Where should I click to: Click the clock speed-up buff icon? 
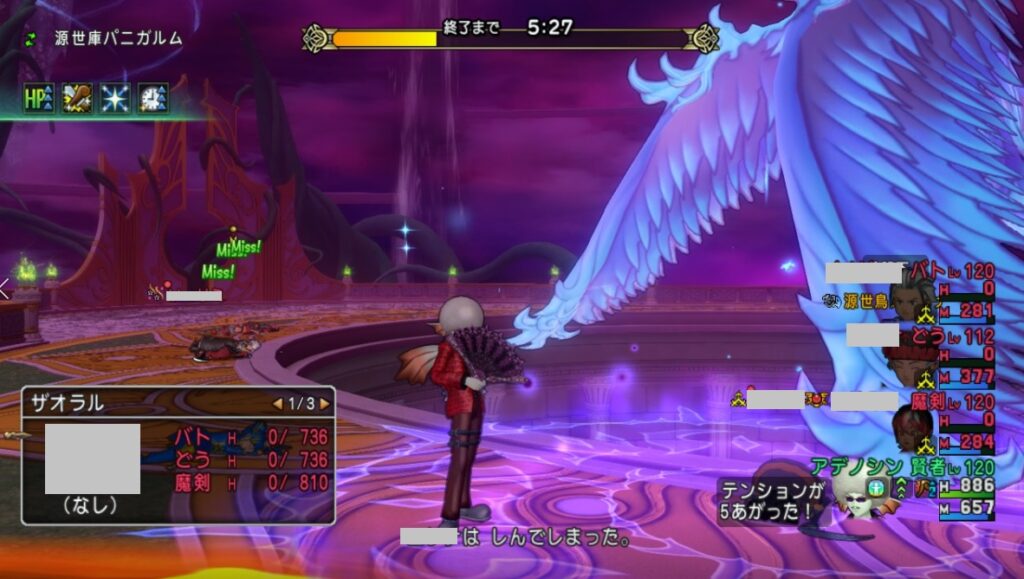[153, 98]
